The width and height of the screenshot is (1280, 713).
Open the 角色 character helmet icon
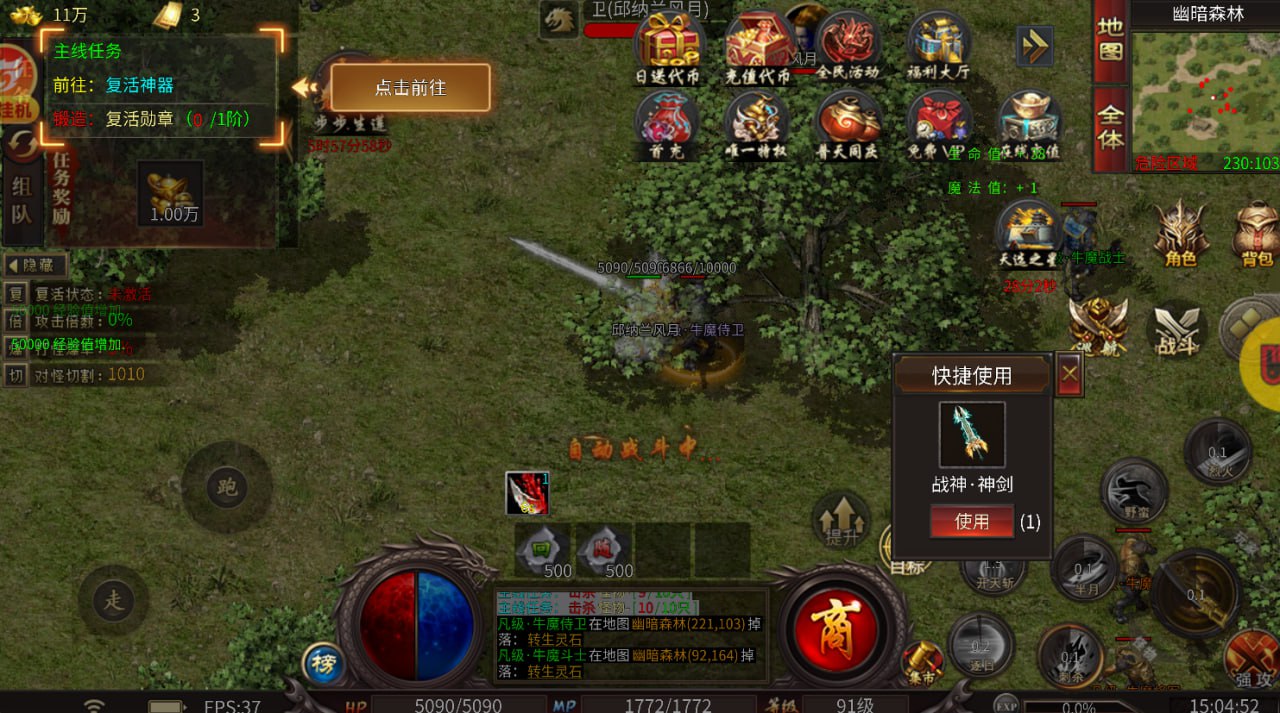point(1181,232)
